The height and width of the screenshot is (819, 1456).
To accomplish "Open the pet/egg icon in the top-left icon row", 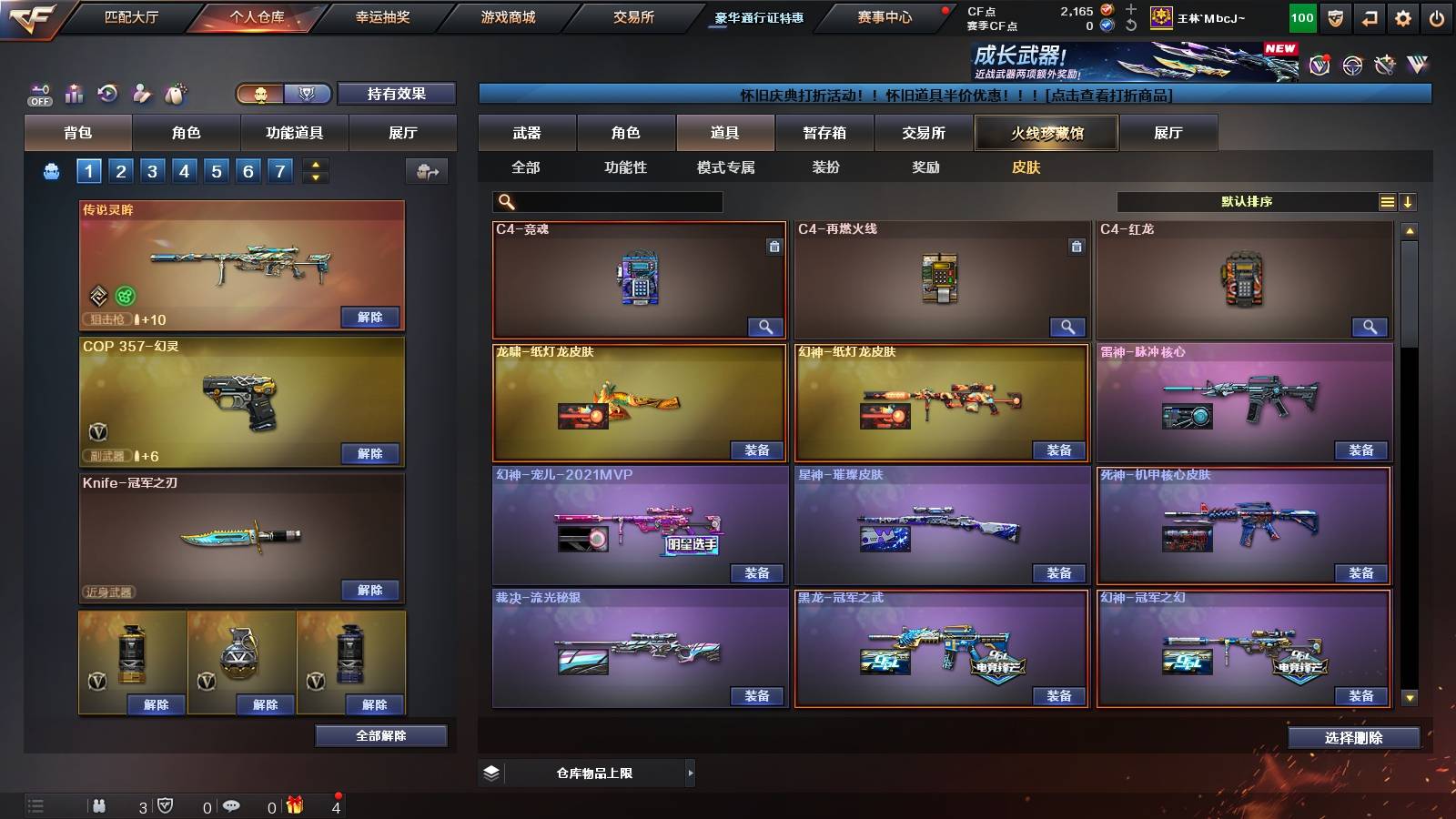I will click(177, 91).
